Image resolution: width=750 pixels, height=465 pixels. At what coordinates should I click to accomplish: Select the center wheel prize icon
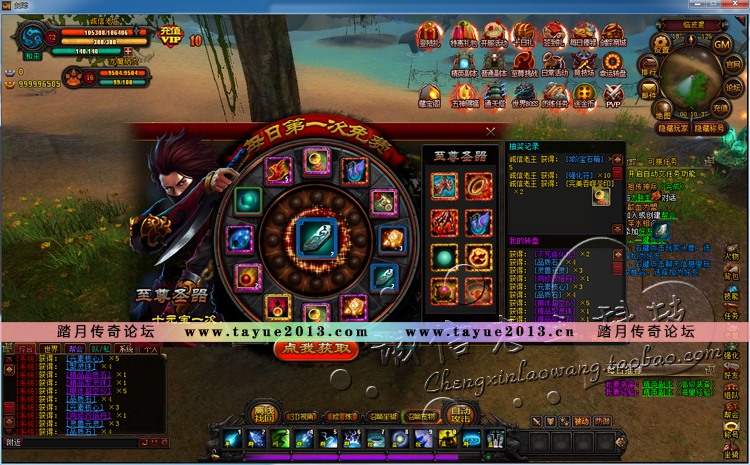314,237
